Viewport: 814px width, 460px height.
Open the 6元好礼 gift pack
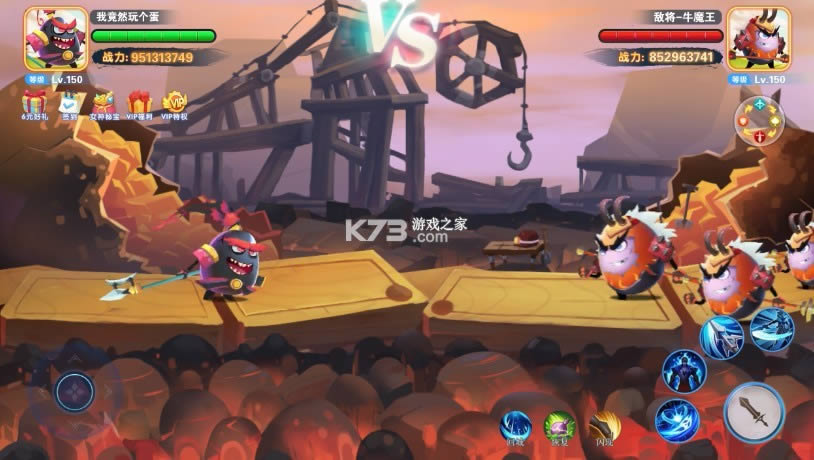point(35,103)
